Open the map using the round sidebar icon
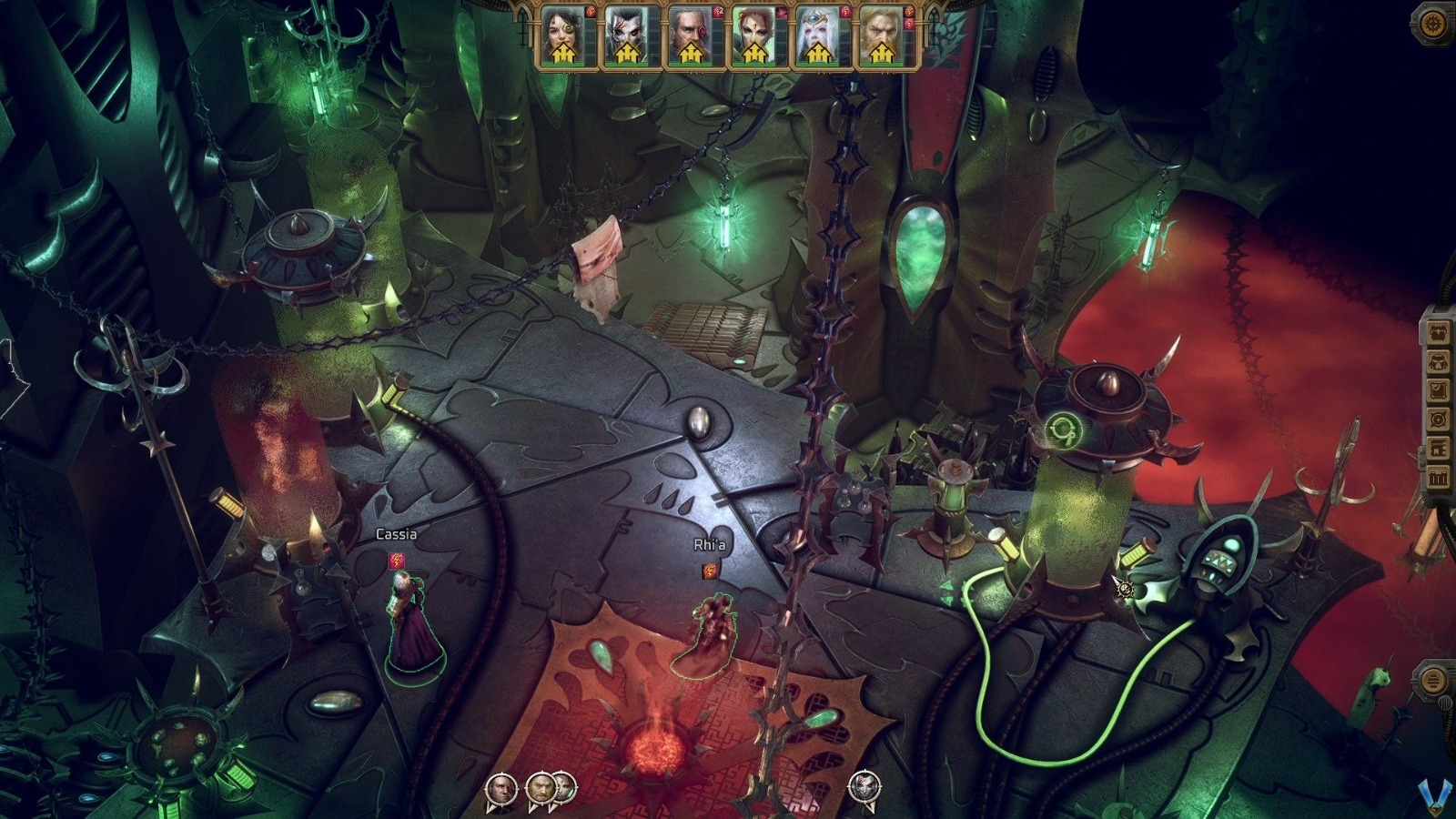This screenshot has height=819, width=1456. coord(1438,418)
